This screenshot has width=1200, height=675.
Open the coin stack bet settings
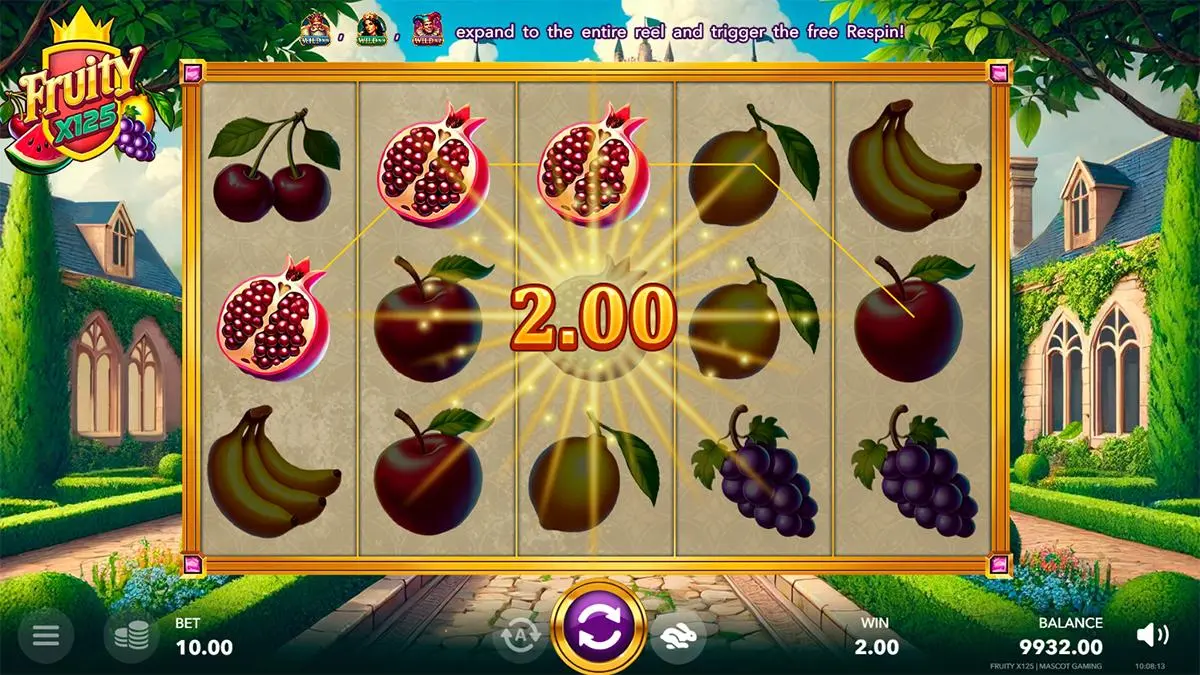(131, 635)
